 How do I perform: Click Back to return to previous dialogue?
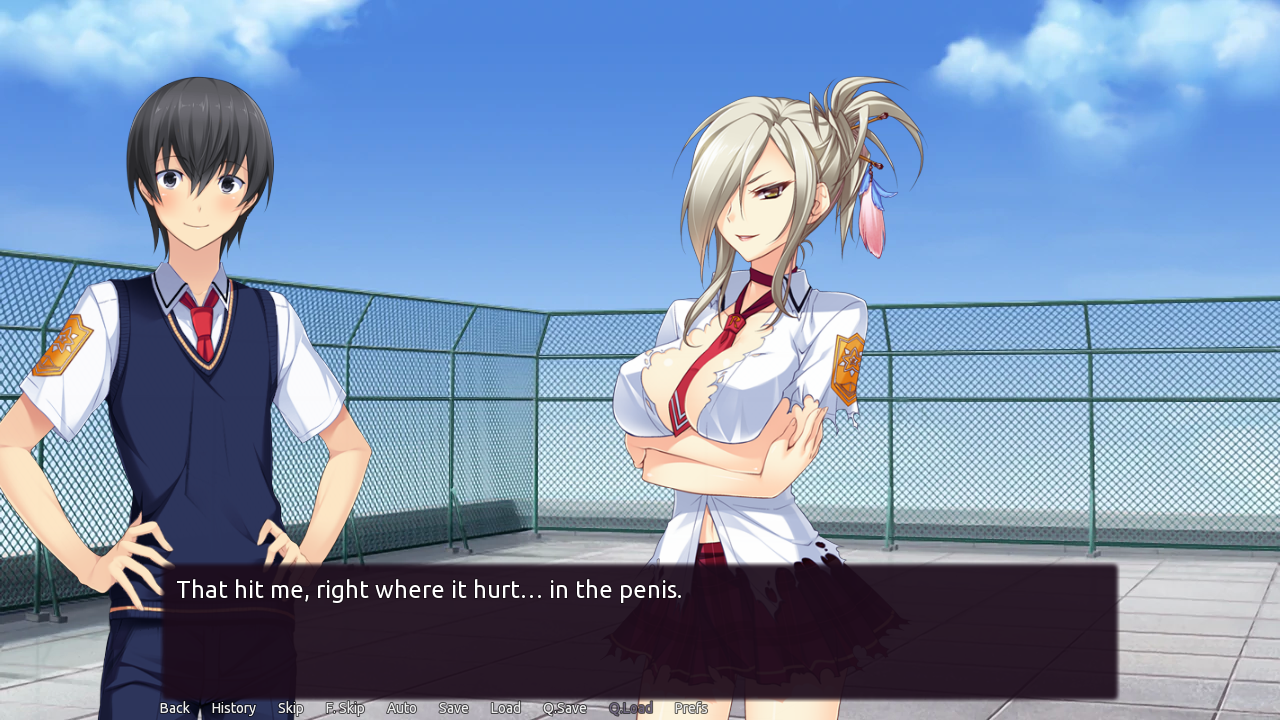(174, 707)
